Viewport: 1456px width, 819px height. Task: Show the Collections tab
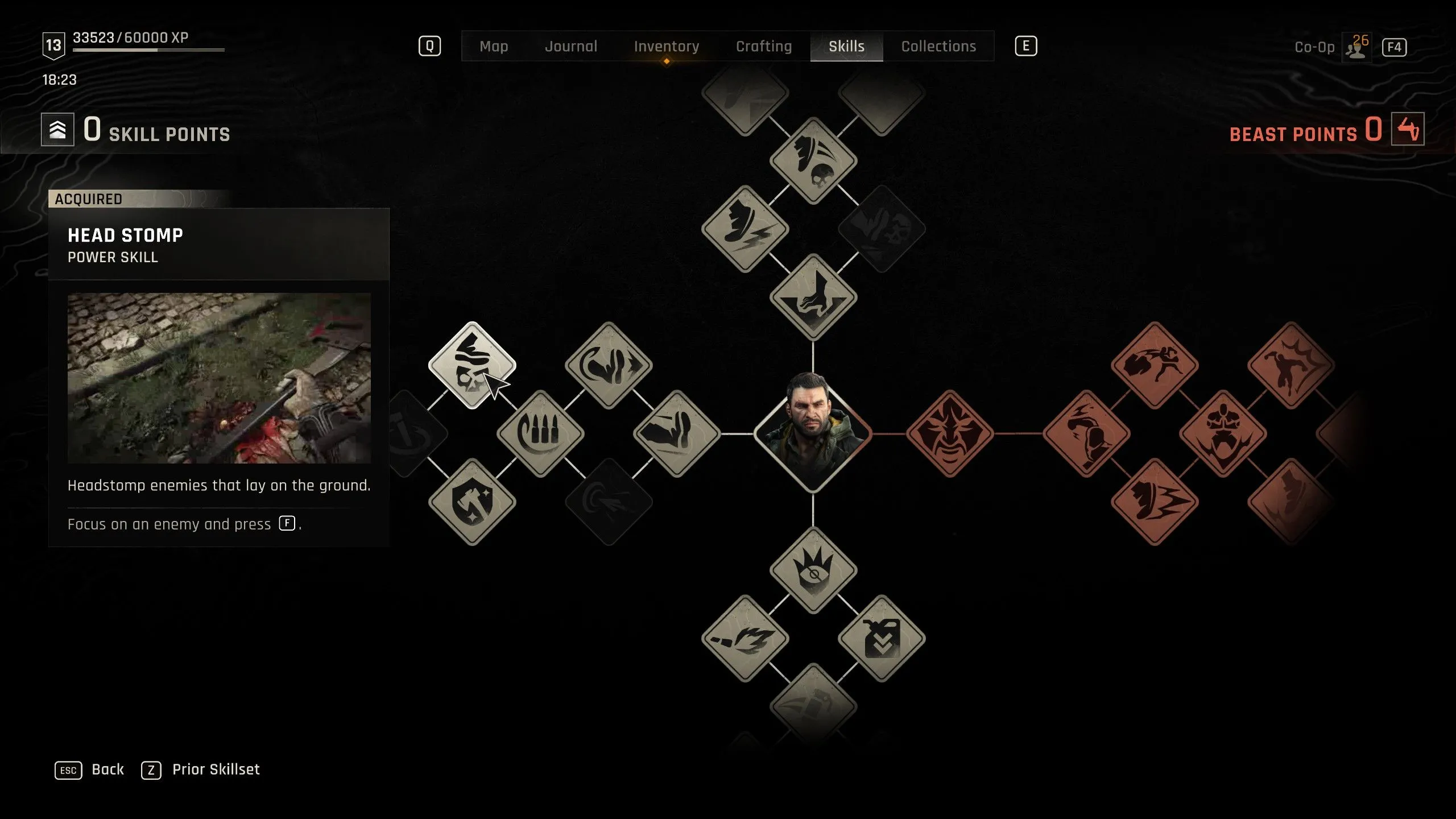[938, 46]
